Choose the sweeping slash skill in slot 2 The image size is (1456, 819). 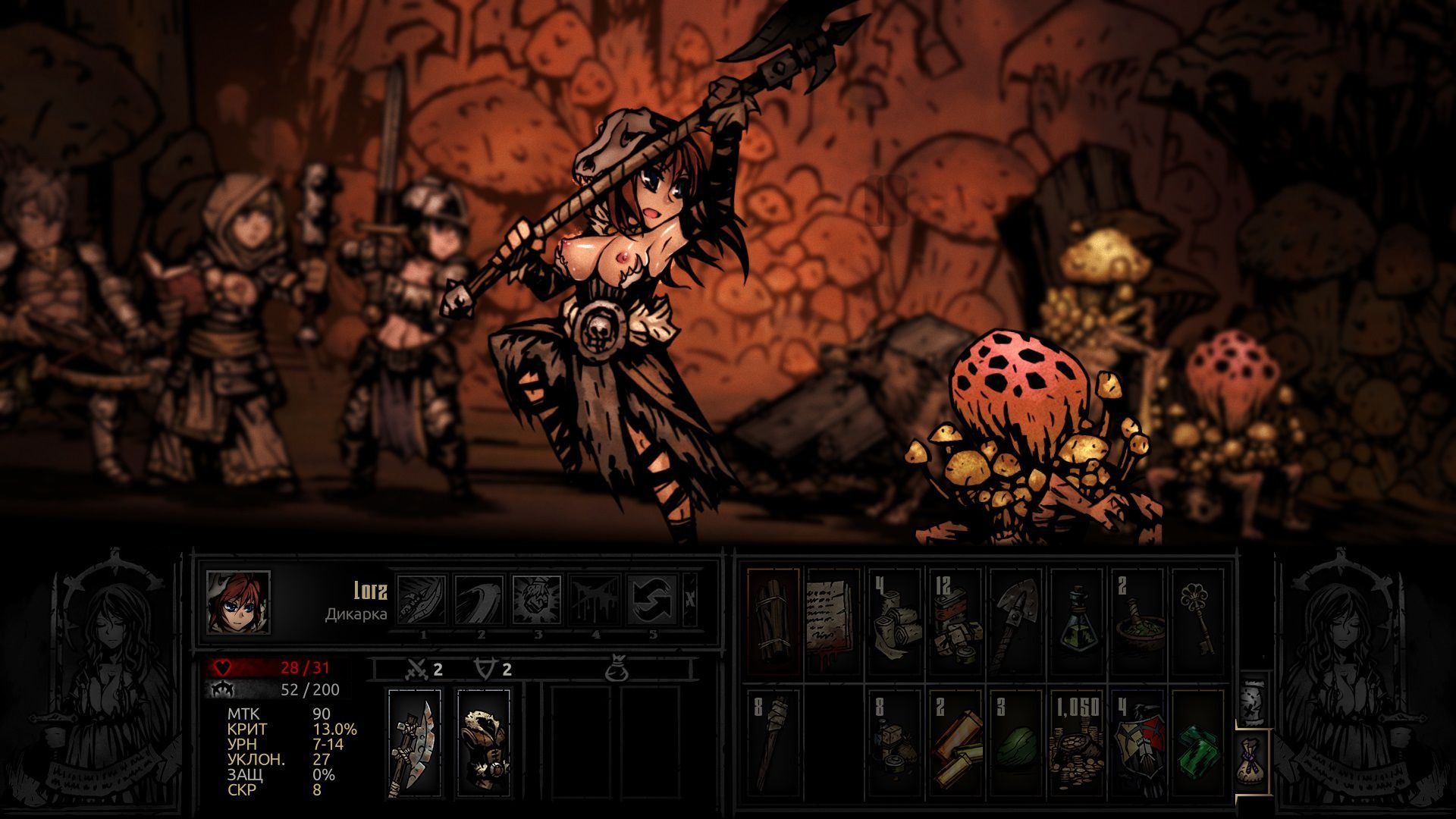point(479,600)
